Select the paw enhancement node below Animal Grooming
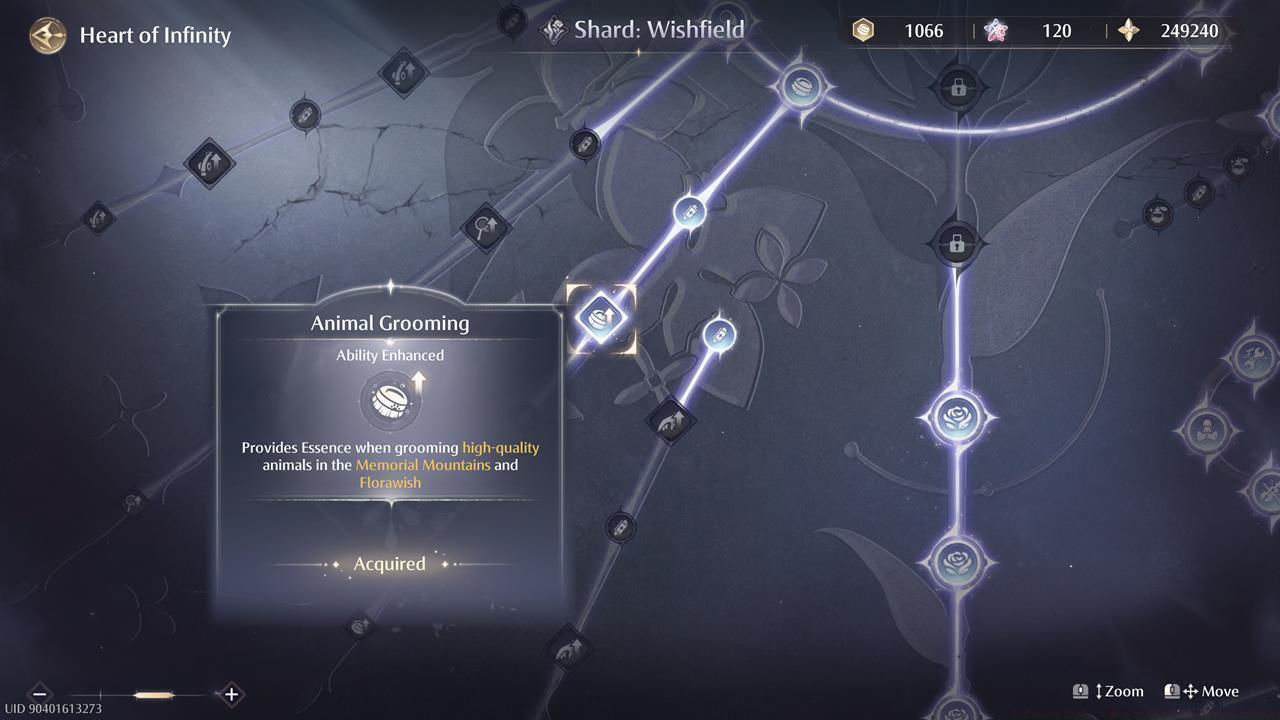1280x720 pixels. (x=671, y=420)
